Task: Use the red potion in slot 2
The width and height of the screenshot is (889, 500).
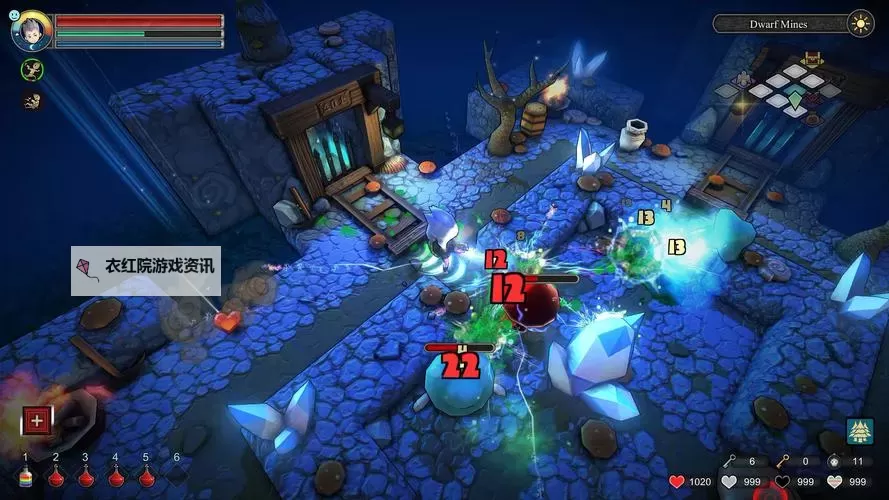Action: [x=56, y=476]
